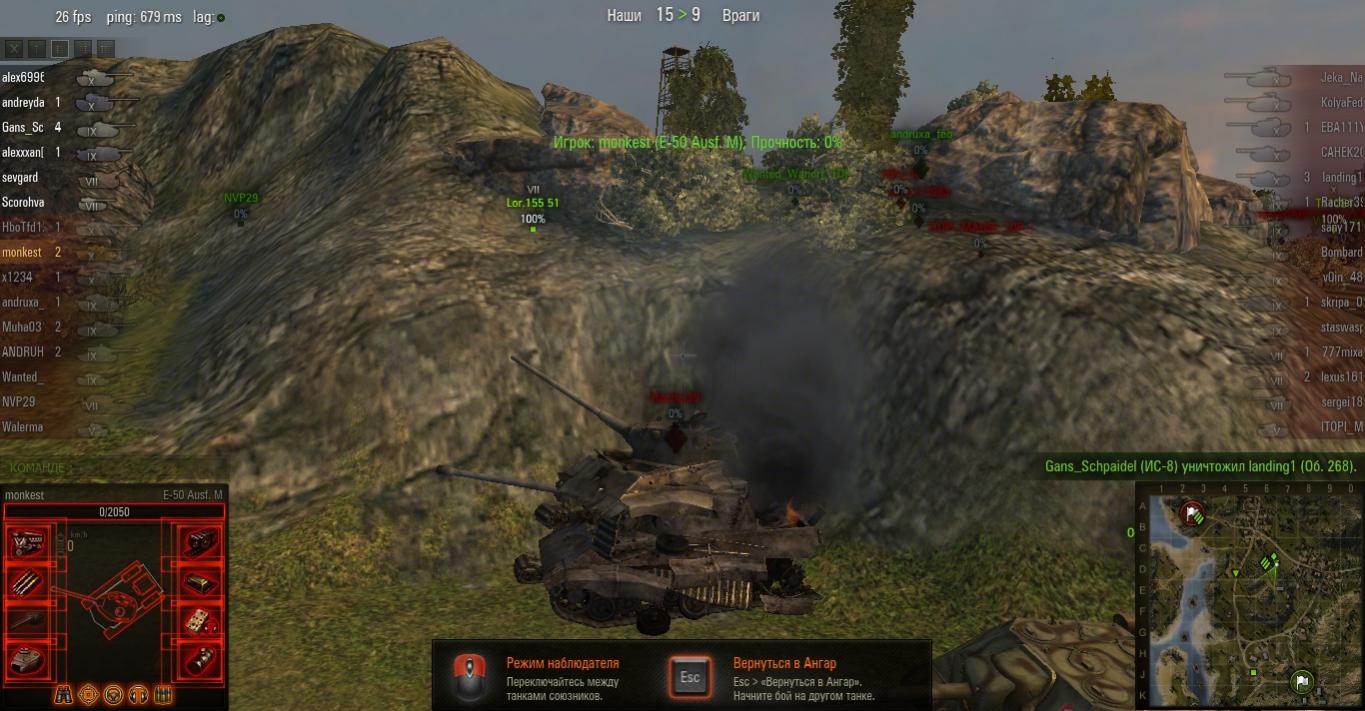Click the tracks module icon
Image resolution: width=1365 pixels, height=711 pixels.
(x=201, y=543)
